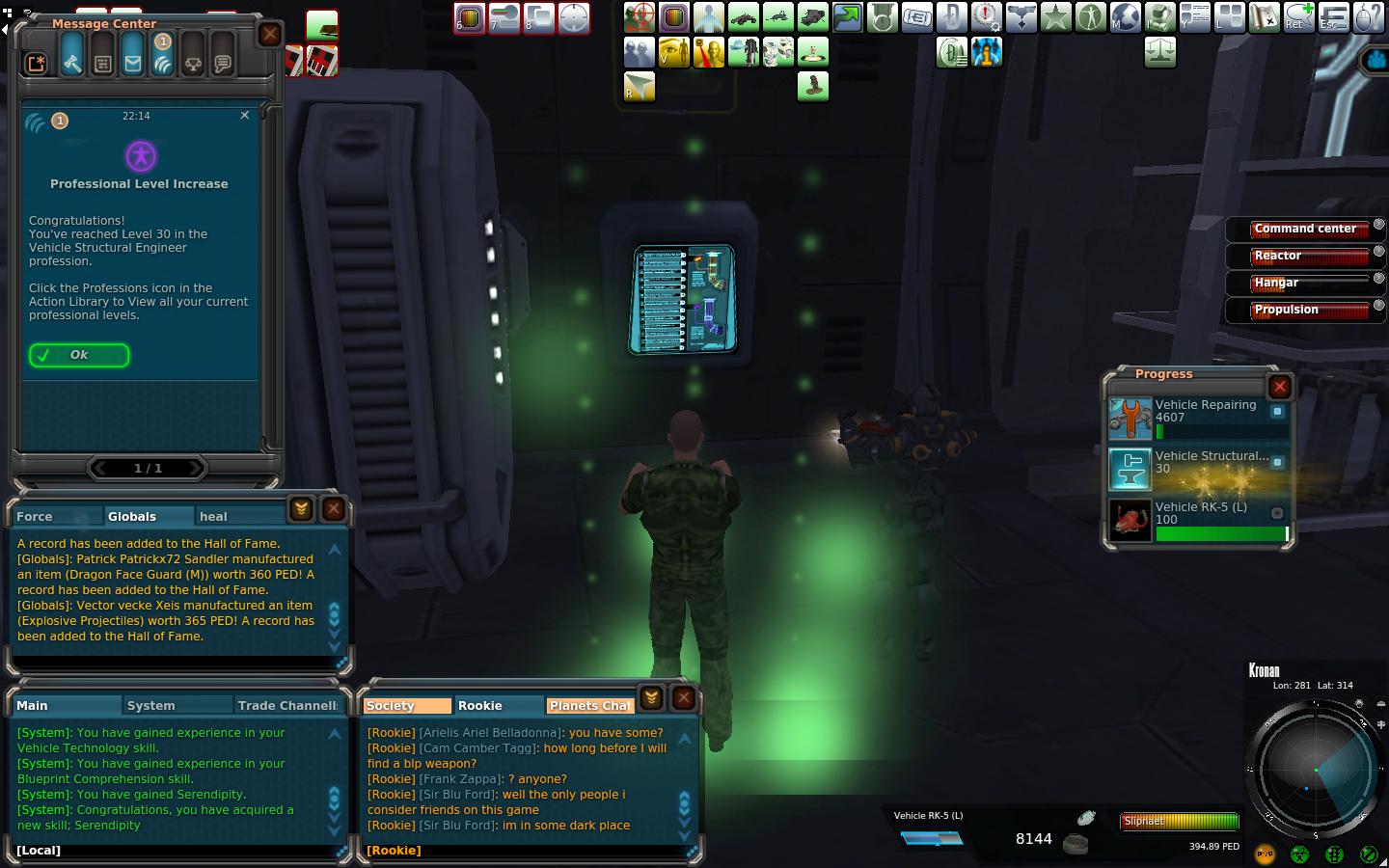Viewport: 1389px width, 868px height.
Task: Open the Trade Channel tab
Action: tap(286, 705)
